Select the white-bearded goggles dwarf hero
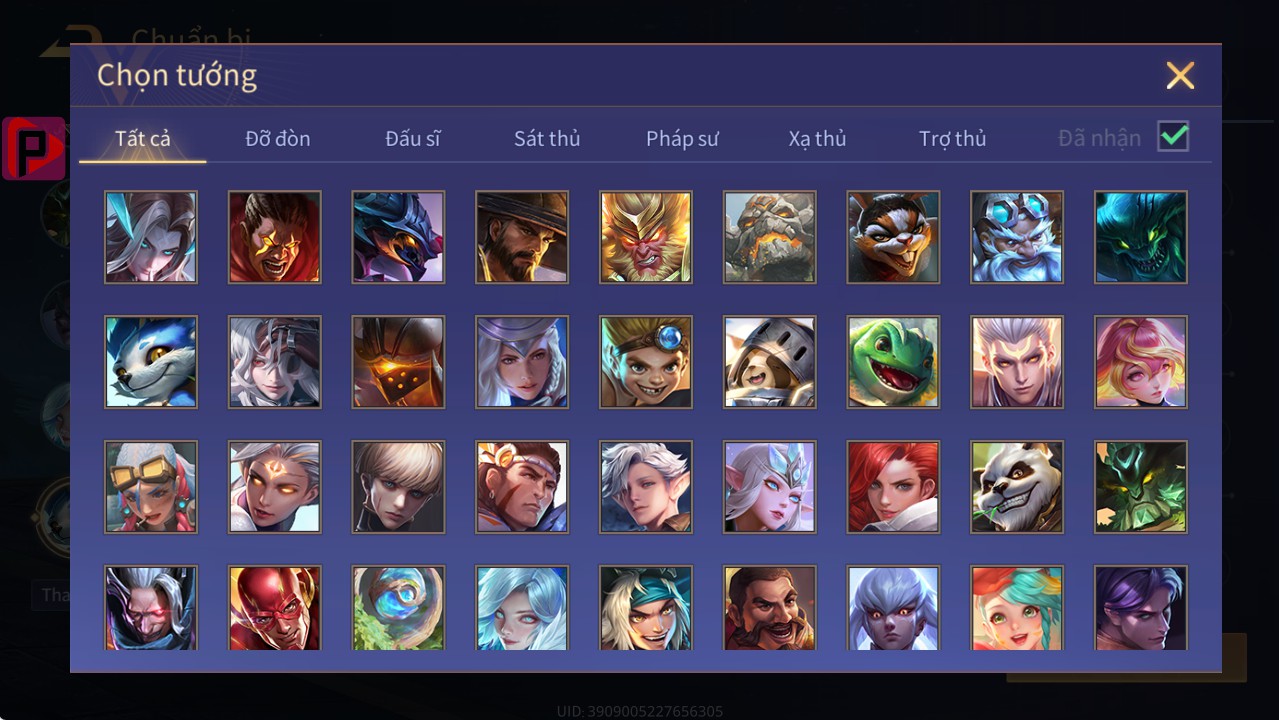Image resolution: width=1279 pixels, height=720 pixels. 1017,237
